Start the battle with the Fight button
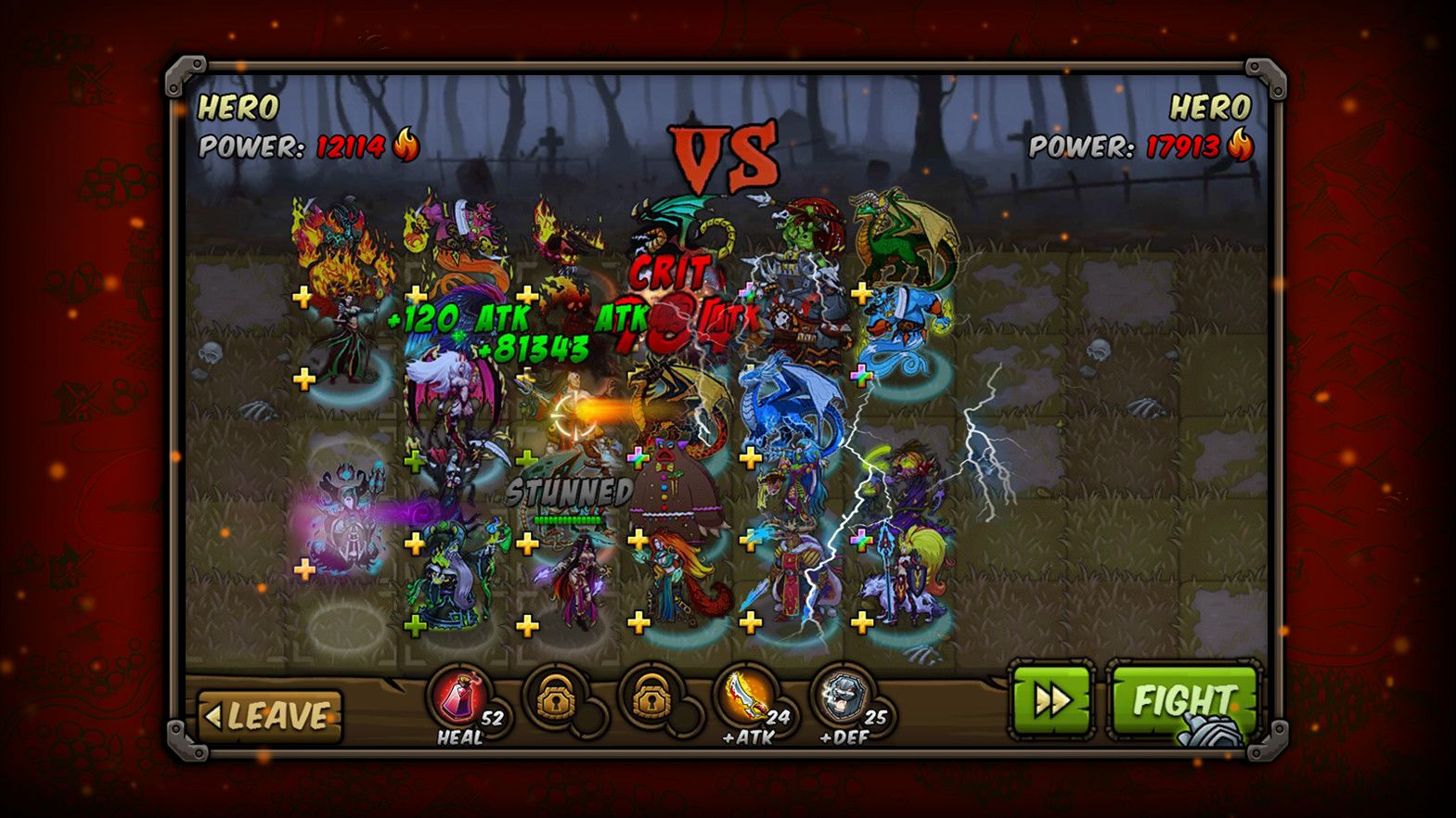1456x818 pixels. coord(1183,701)
